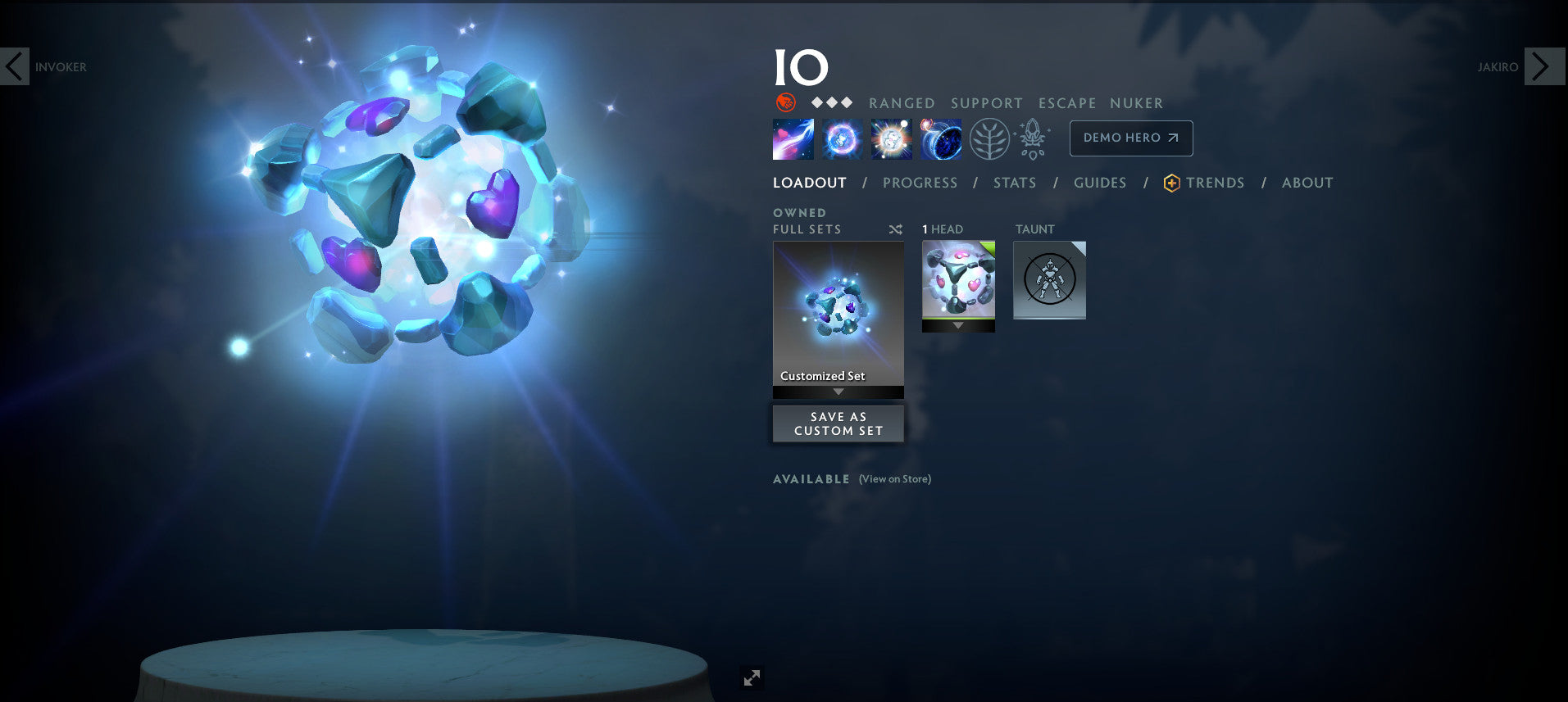This screenshot has height=702, width=1568.
Task: Expand the equipped Head item dropdown arrow
Action: point(957,324)
